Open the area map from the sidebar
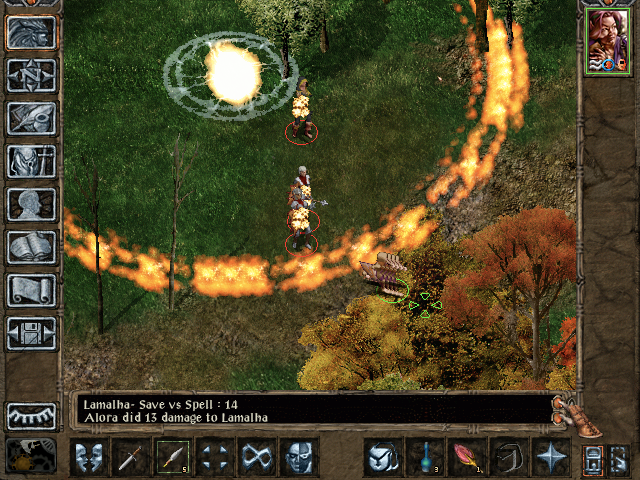 click(31, 75)
